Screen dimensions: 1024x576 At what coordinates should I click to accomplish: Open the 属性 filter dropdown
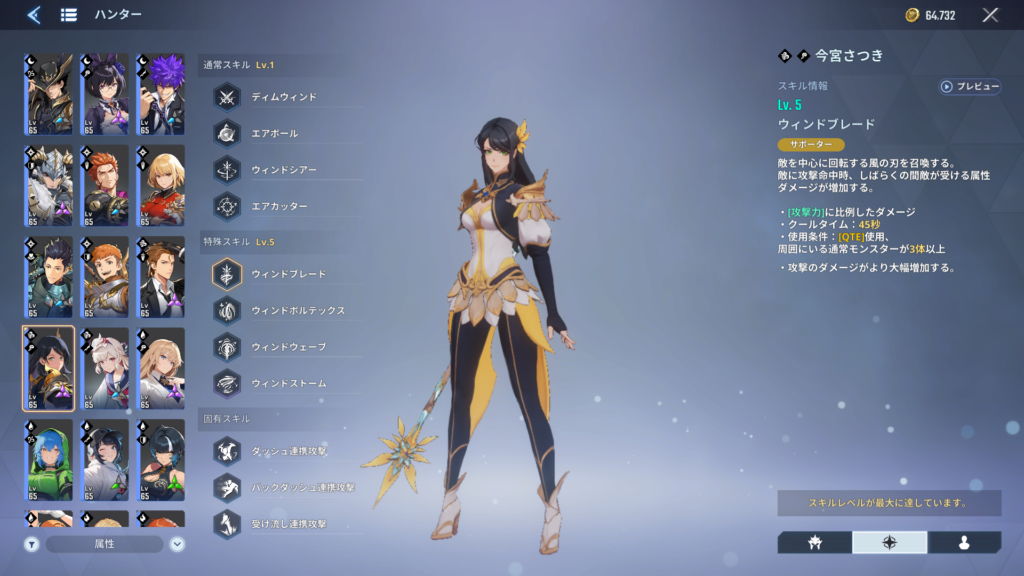tap(104, 544)
